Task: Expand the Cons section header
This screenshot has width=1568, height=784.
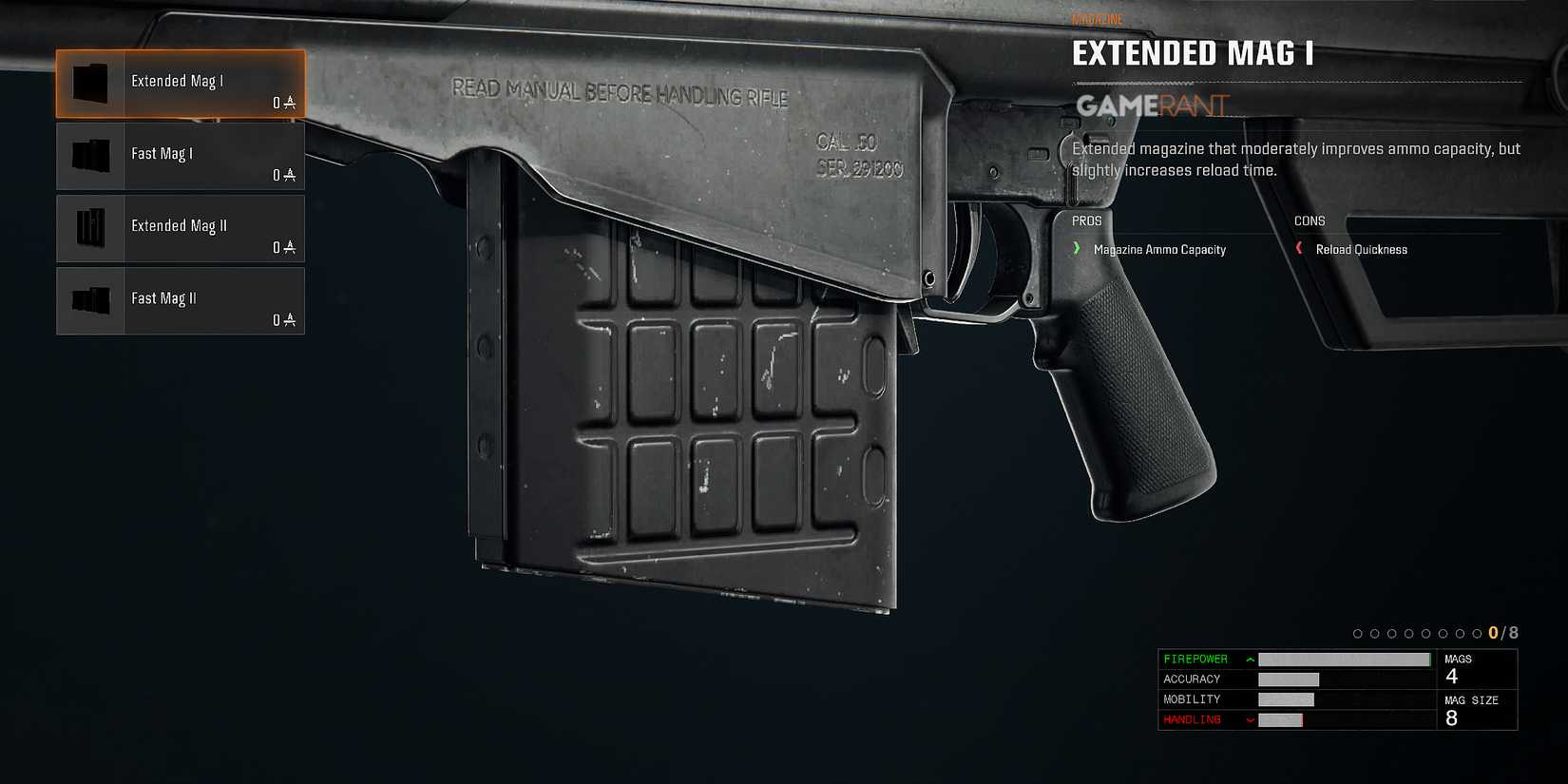Action: tap(1309, 220)
